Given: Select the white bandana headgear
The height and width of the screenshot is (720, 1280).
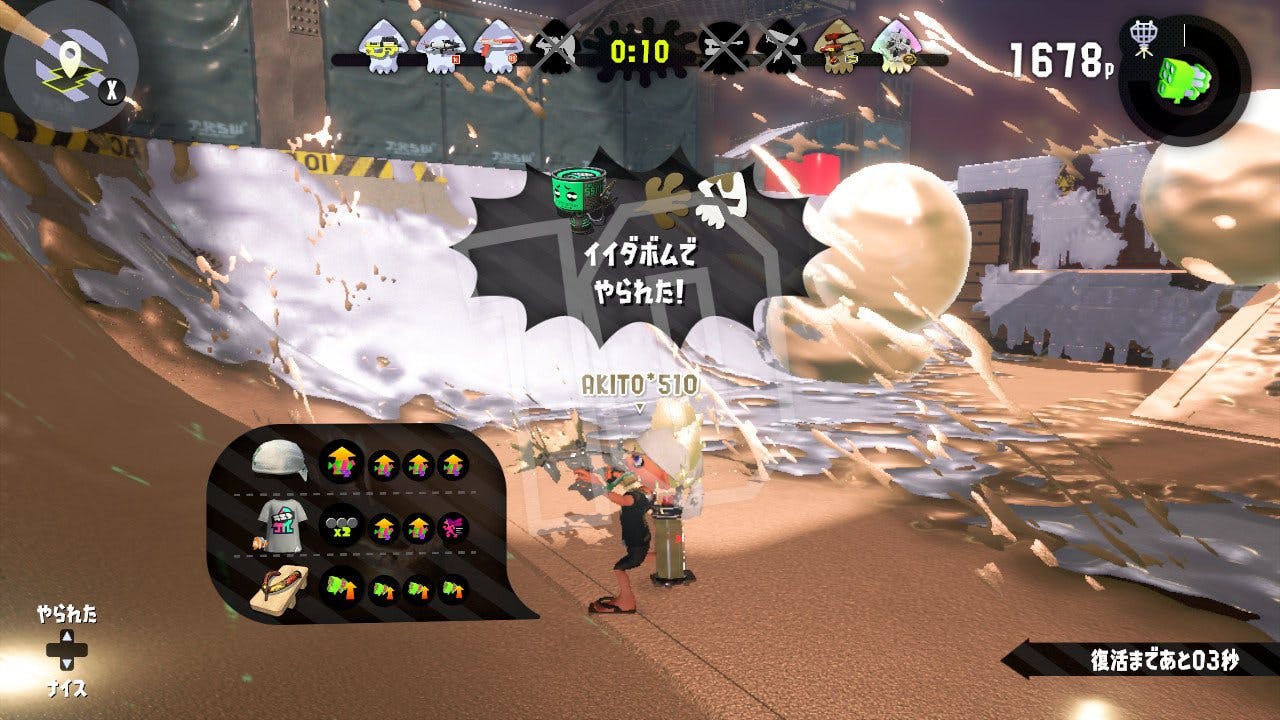Looking at the screenshot, I should [278, 459].
